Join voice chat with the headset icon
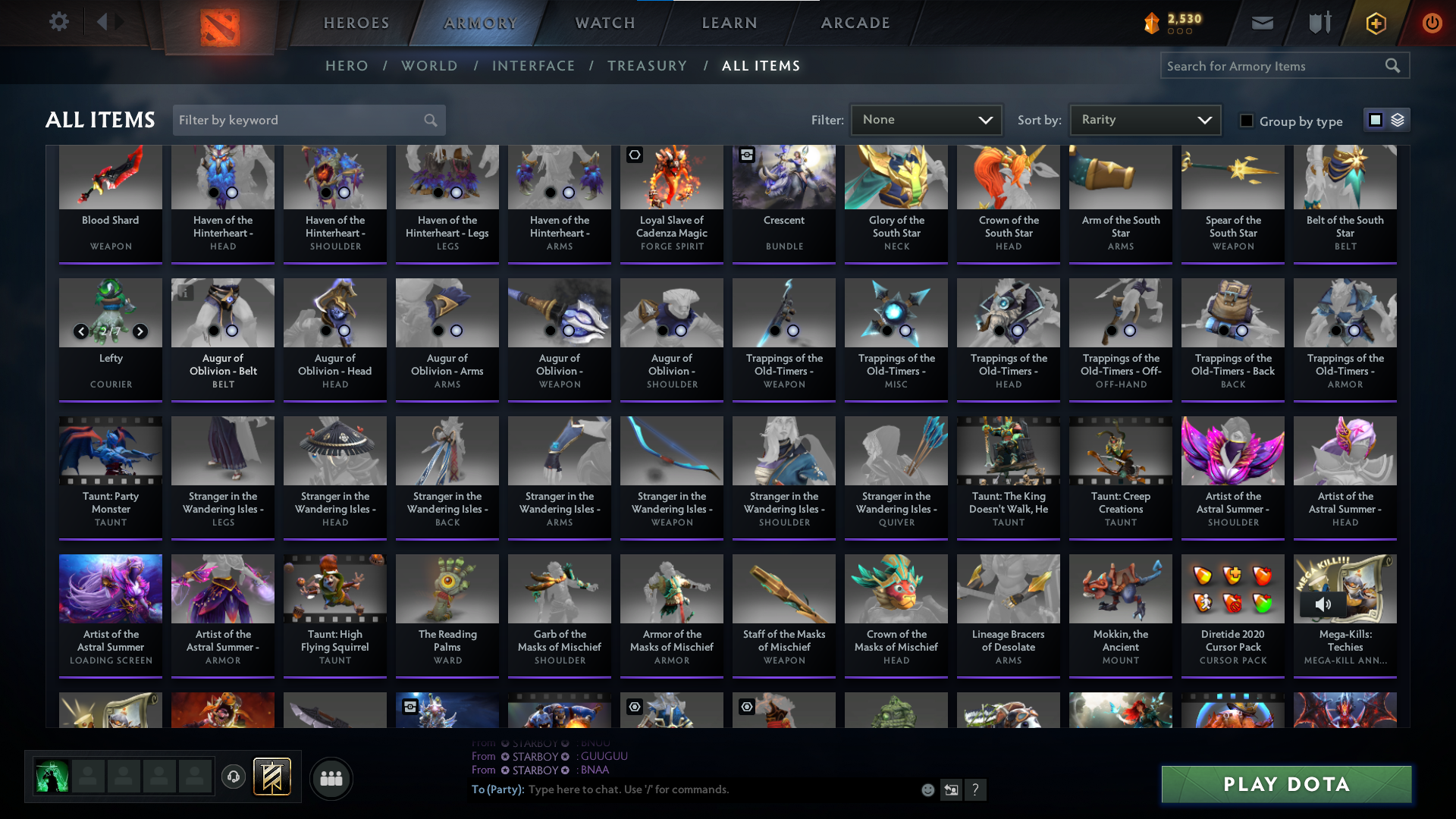1456x819 pixels. (x=234, y=777)
